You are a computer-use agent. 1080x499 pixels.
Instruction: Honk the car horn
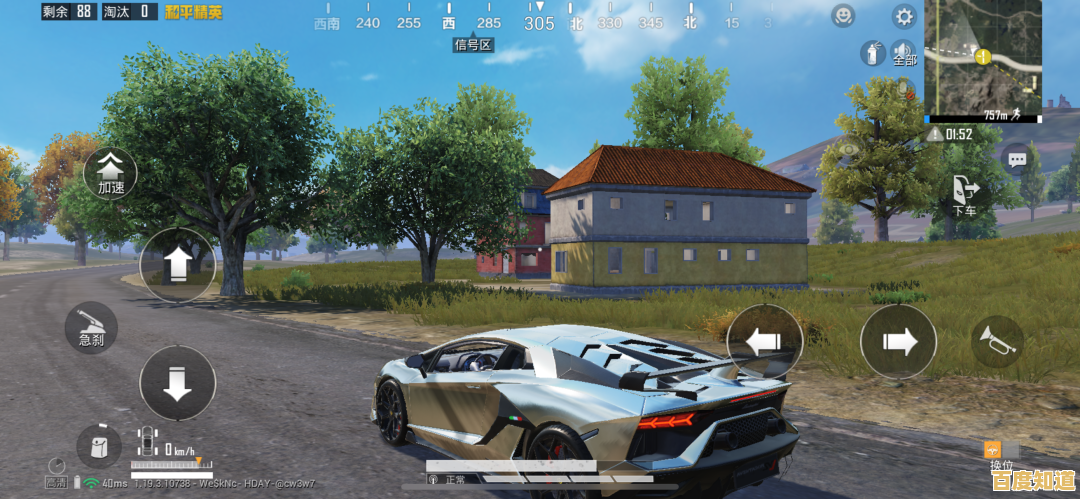click(x=996, y=342)
